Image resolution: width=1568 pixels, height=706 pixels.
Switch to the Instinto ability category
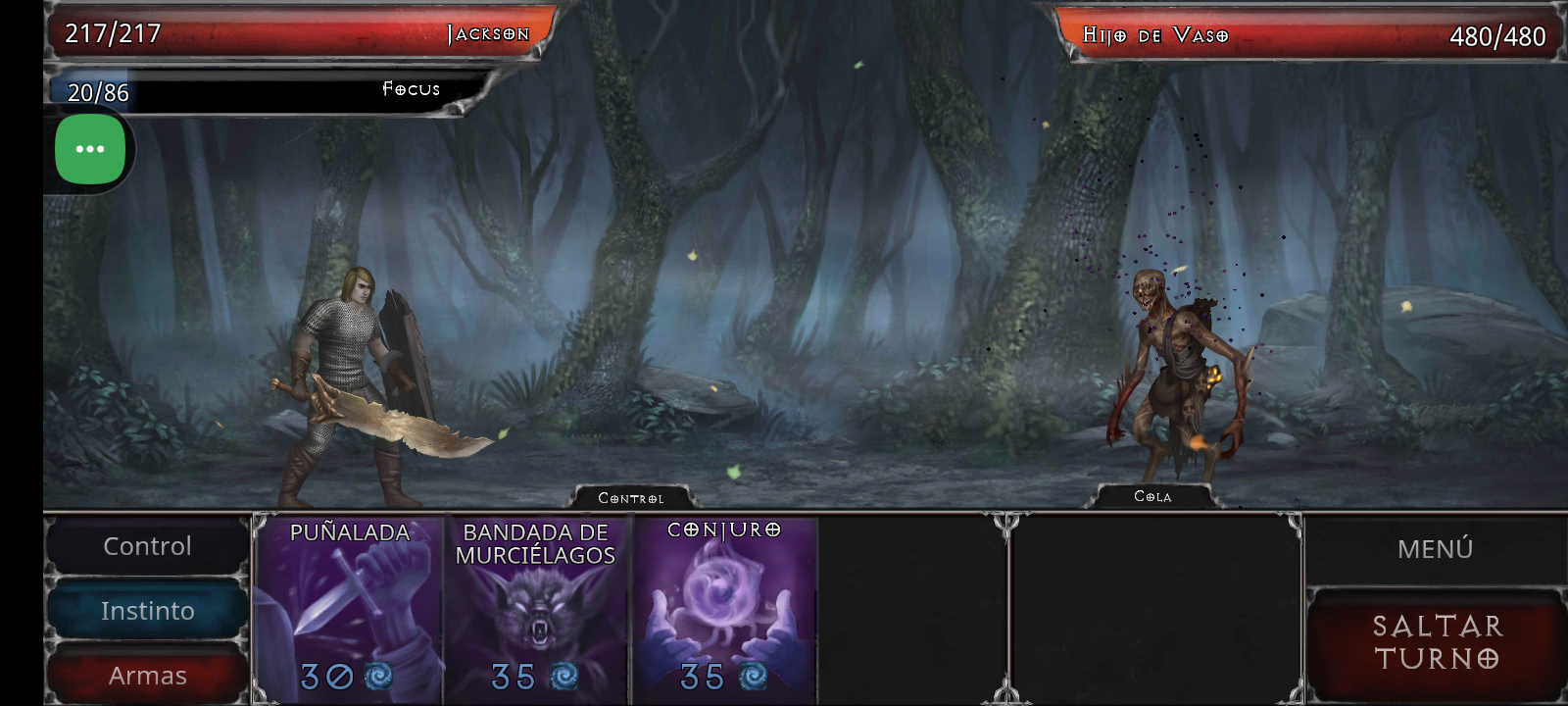tap(147, 610)
